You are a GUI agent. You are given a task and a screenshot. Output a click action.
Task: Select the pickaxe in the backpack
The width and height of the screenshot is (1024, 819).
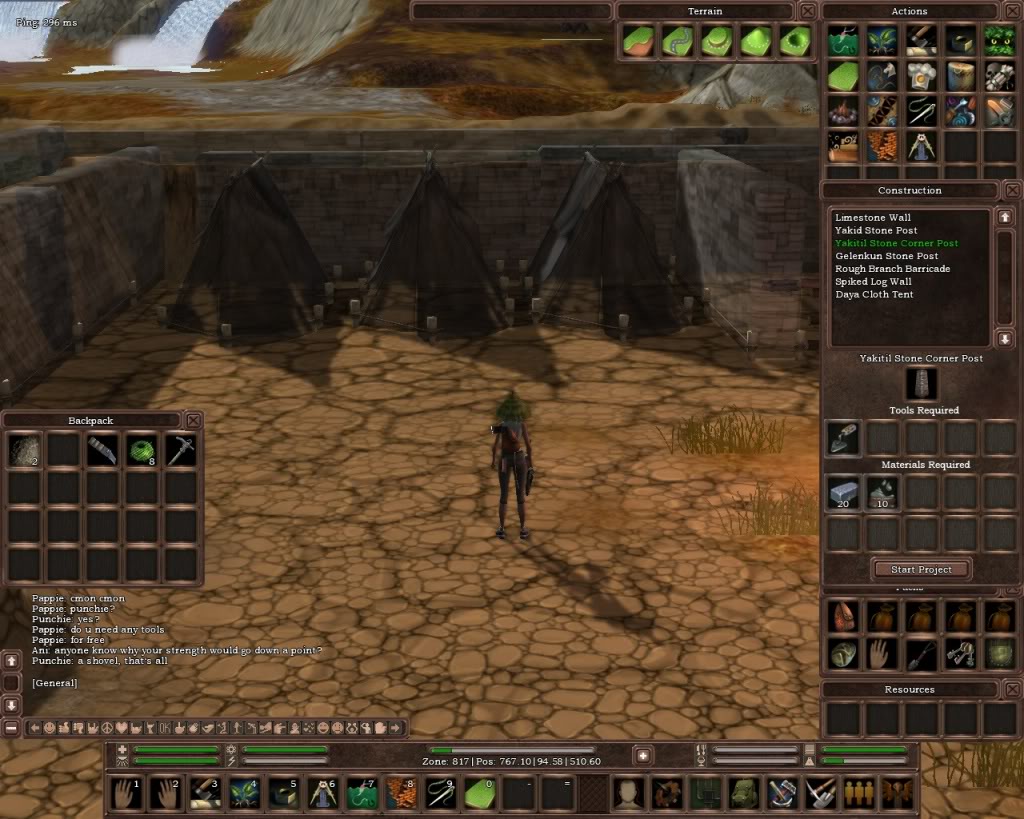pyautogui.click(x=180, y=451)
